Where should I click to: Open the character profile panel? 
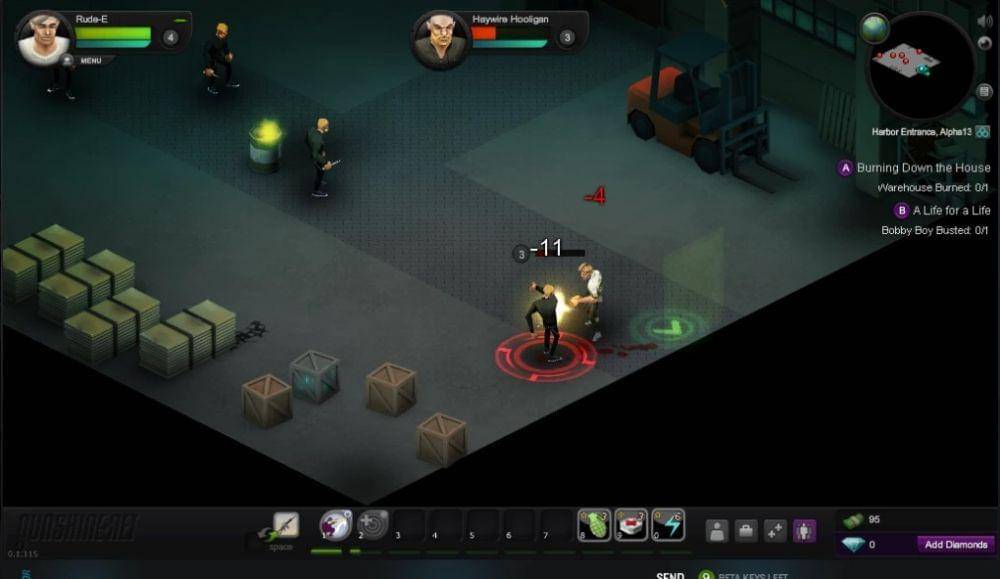[x=717, y=531]
